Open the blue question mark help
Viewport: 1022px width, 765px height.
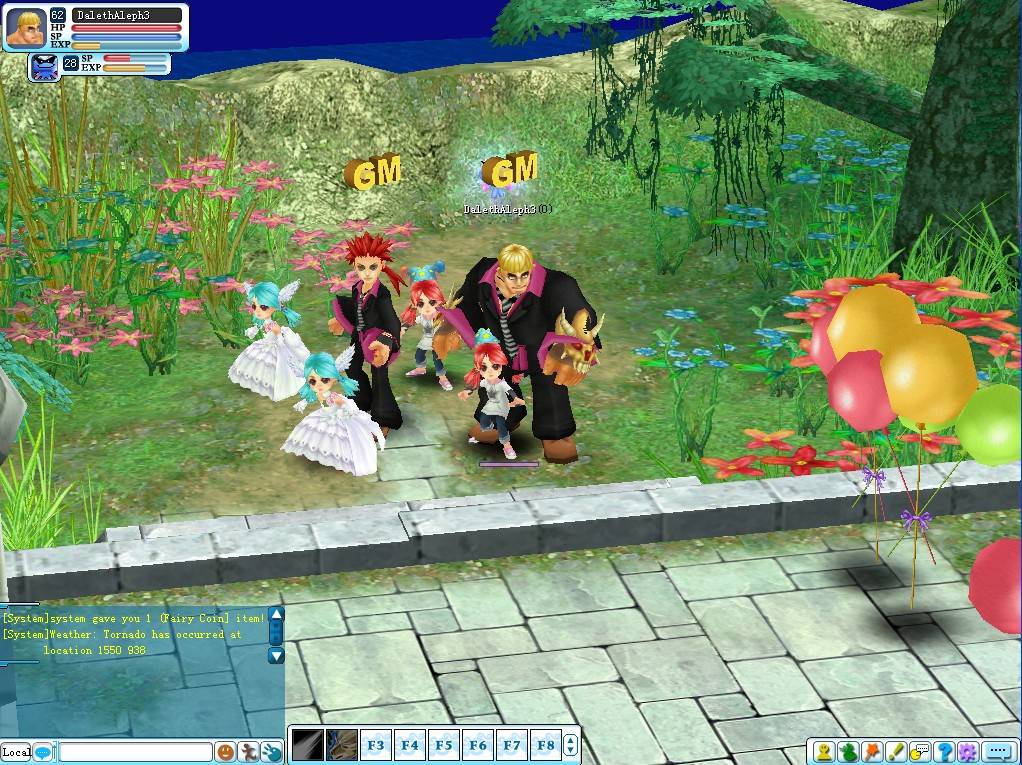pyautogui.click(x=944, y=751)
